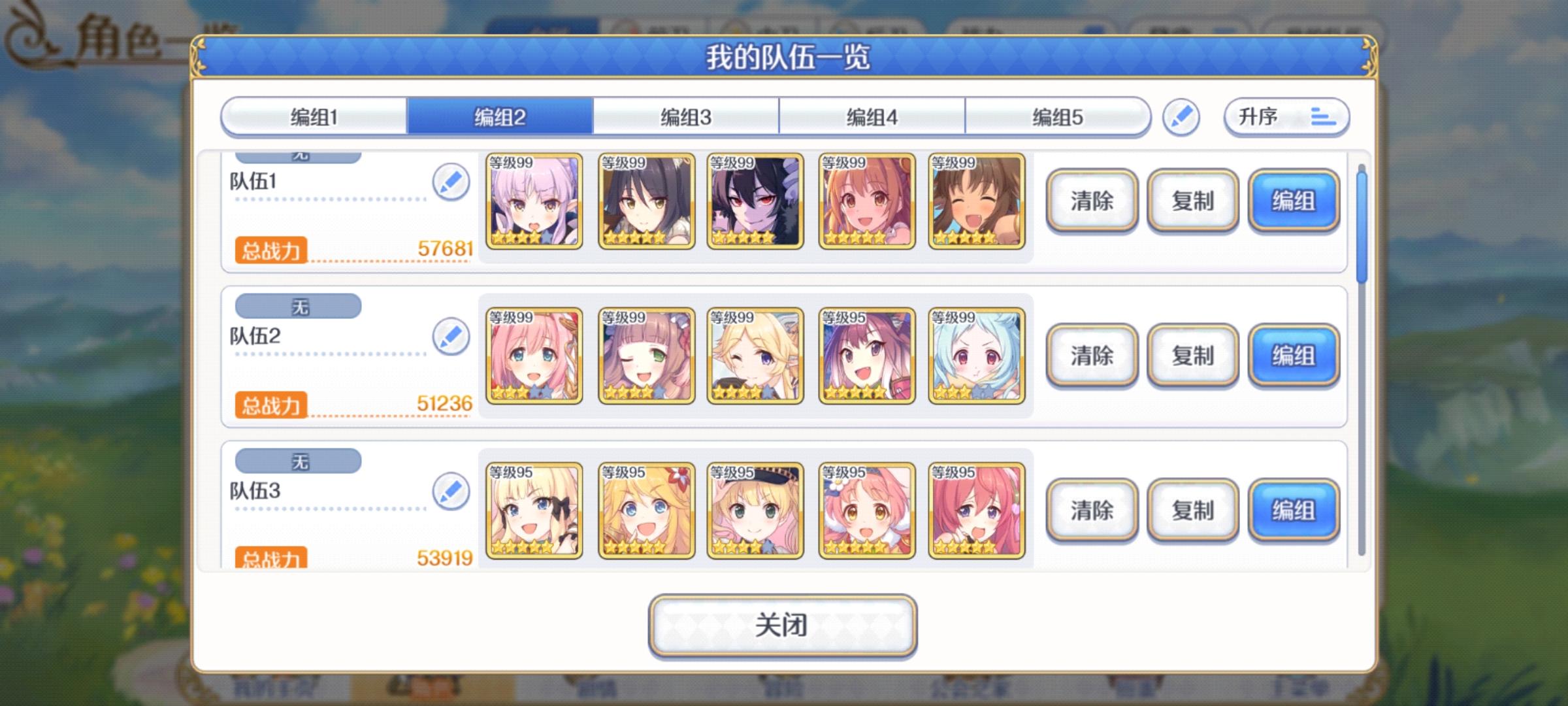Click 清除 to clear 队伍1

[1092, 201]
